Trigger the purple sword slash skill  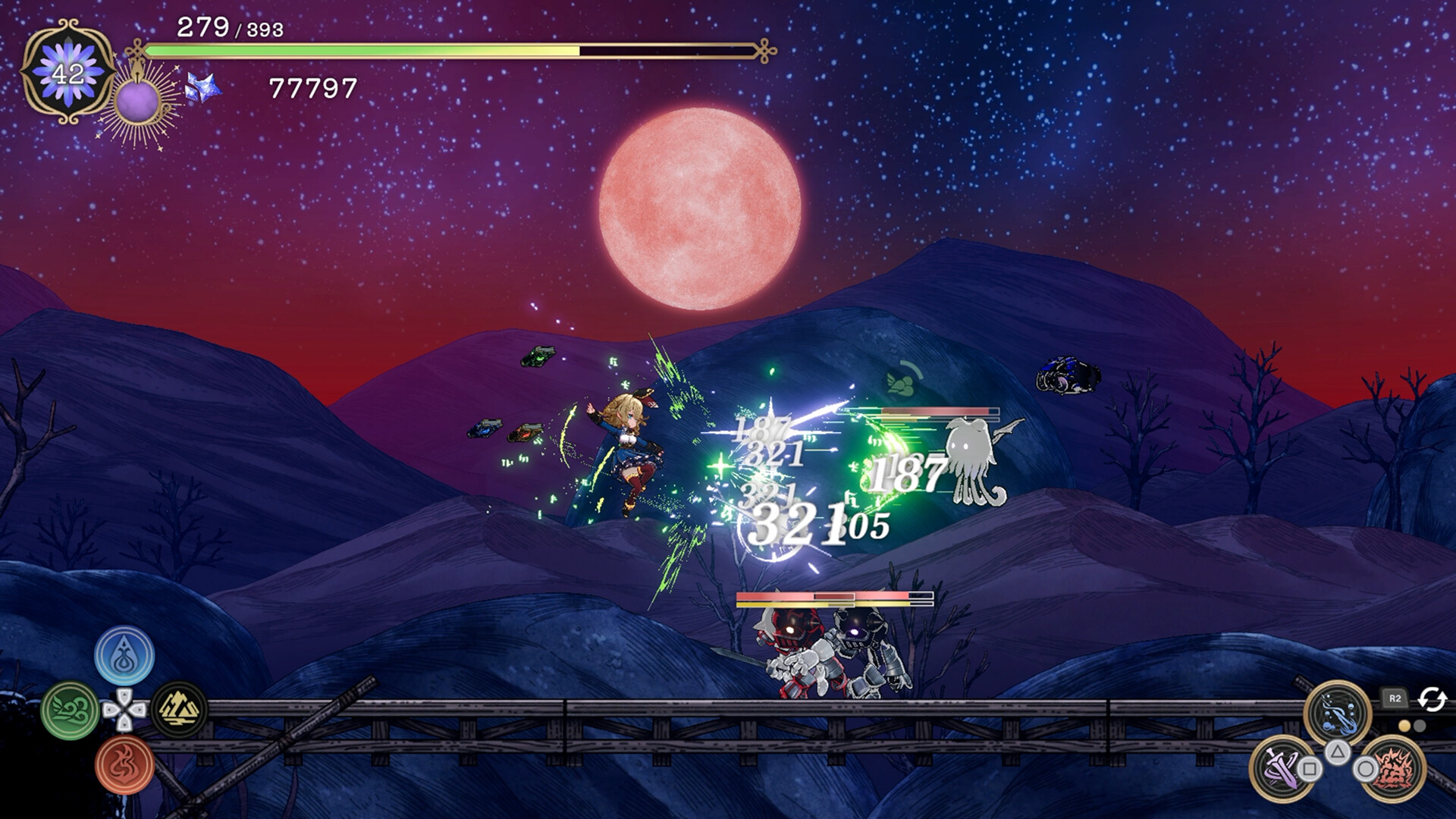pos(1282,769)
